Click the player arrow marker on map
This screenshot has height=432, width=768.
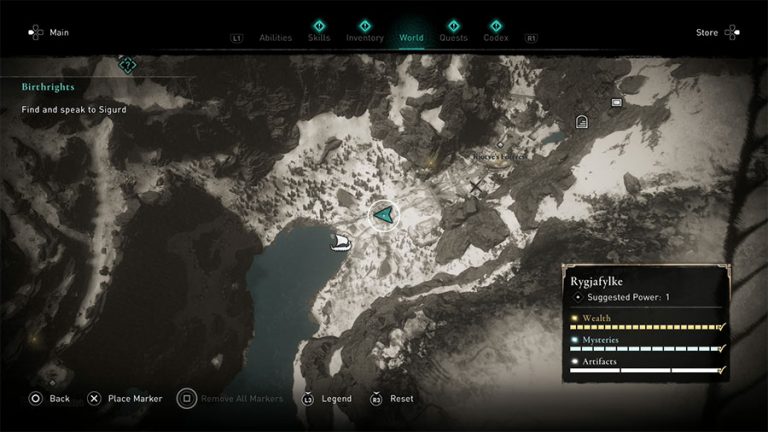click(382, 214)
